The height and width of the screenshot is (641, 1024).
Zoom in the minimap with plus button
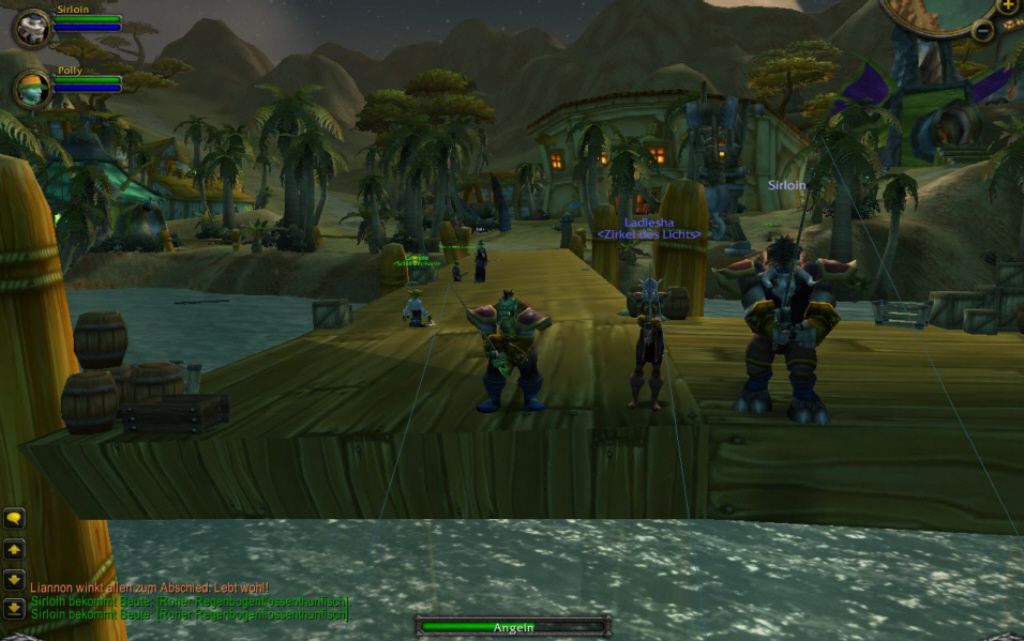(1007, 7)
